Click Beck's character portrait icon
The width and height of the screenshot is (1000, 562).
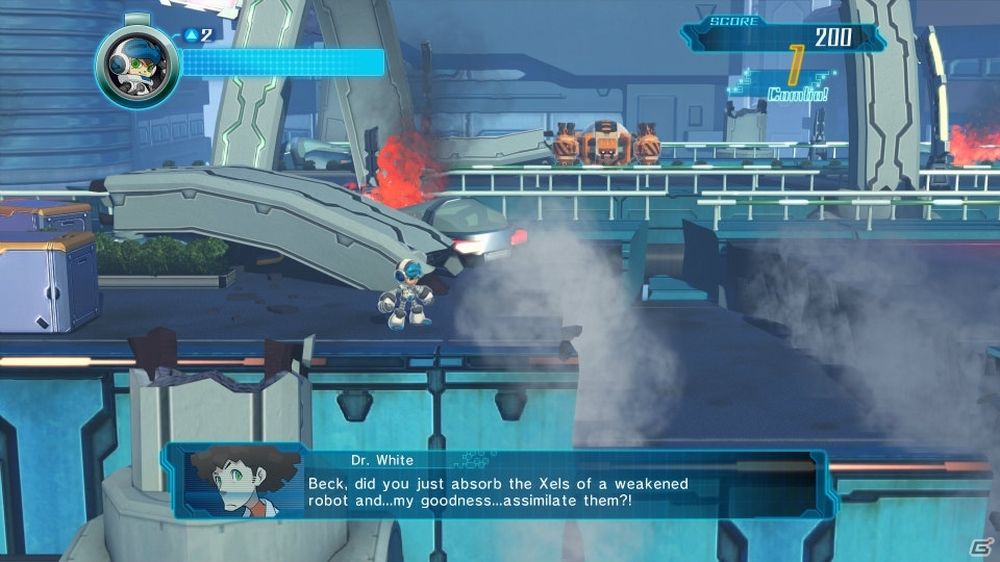pyautogui.click(x=137, y=67)
